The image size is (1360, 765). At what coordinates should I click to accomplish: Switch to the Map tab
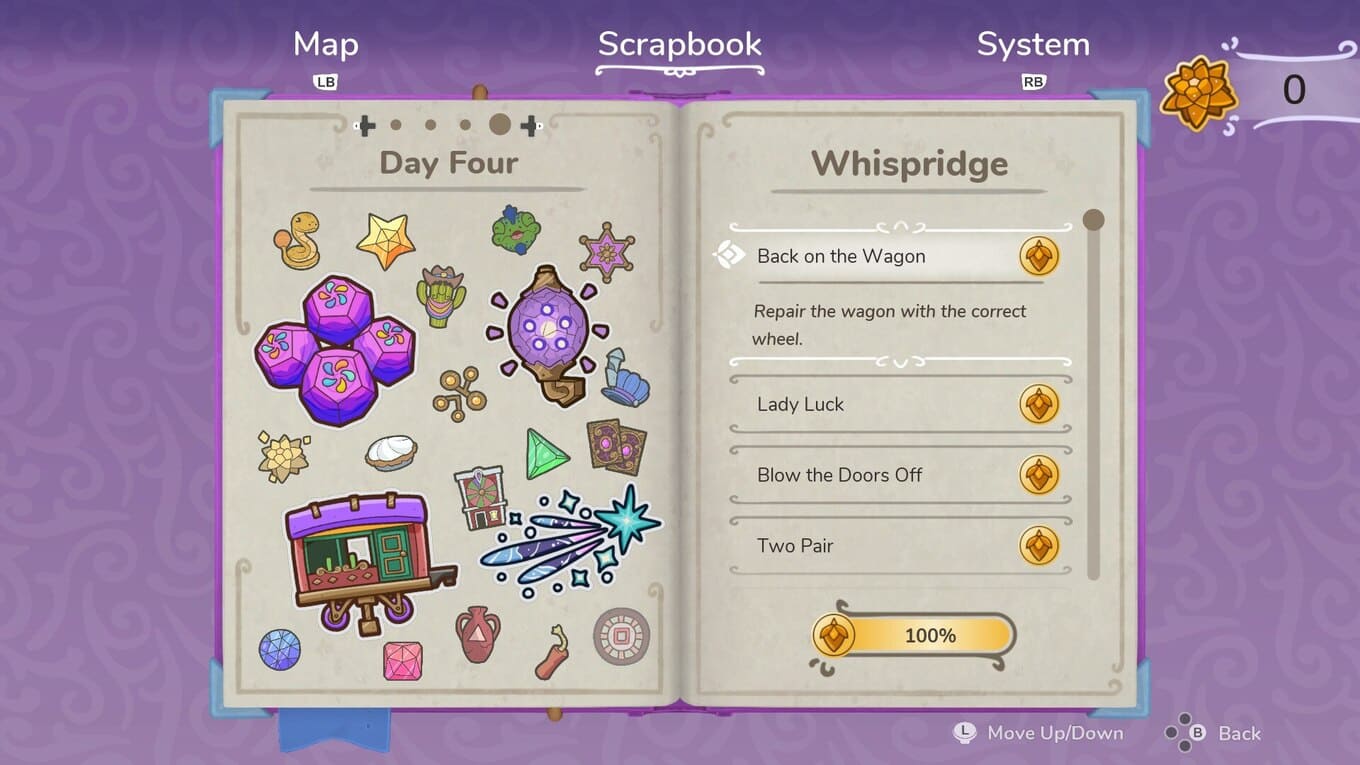(x=325, y=45)
